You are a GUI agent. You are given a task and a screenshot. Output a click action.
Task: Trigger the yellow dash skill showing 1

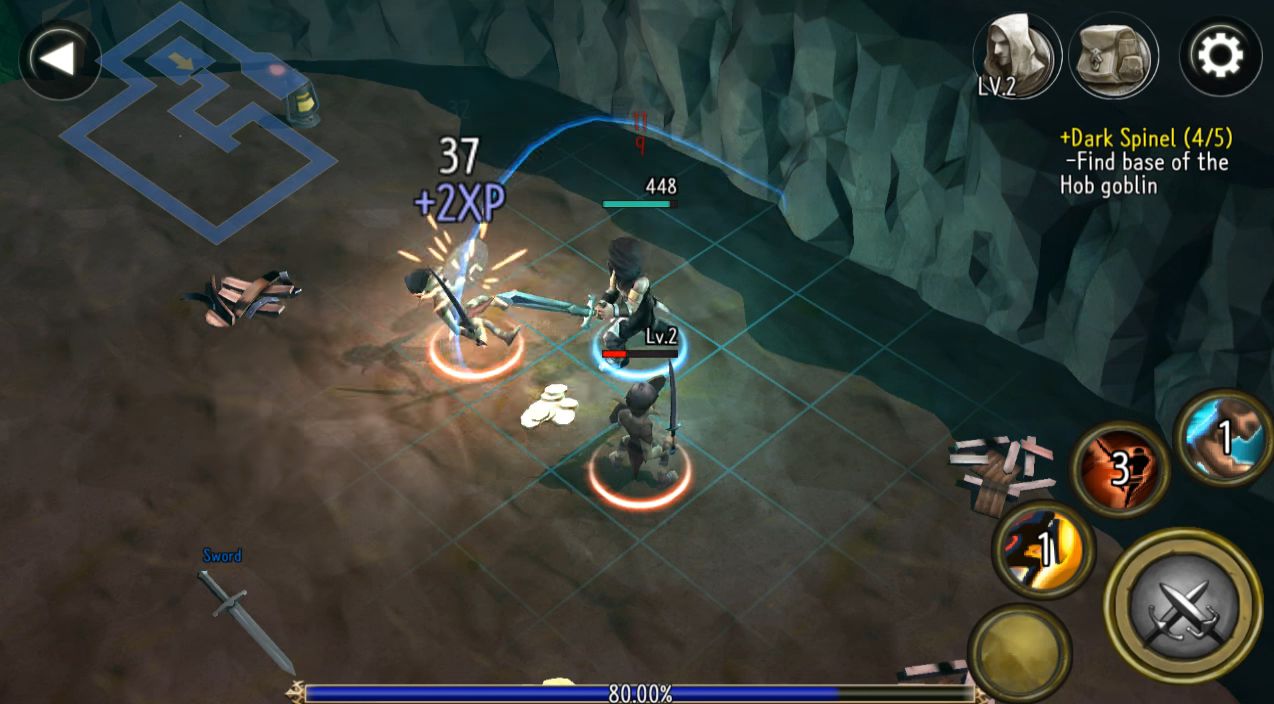coord(1044,549)
